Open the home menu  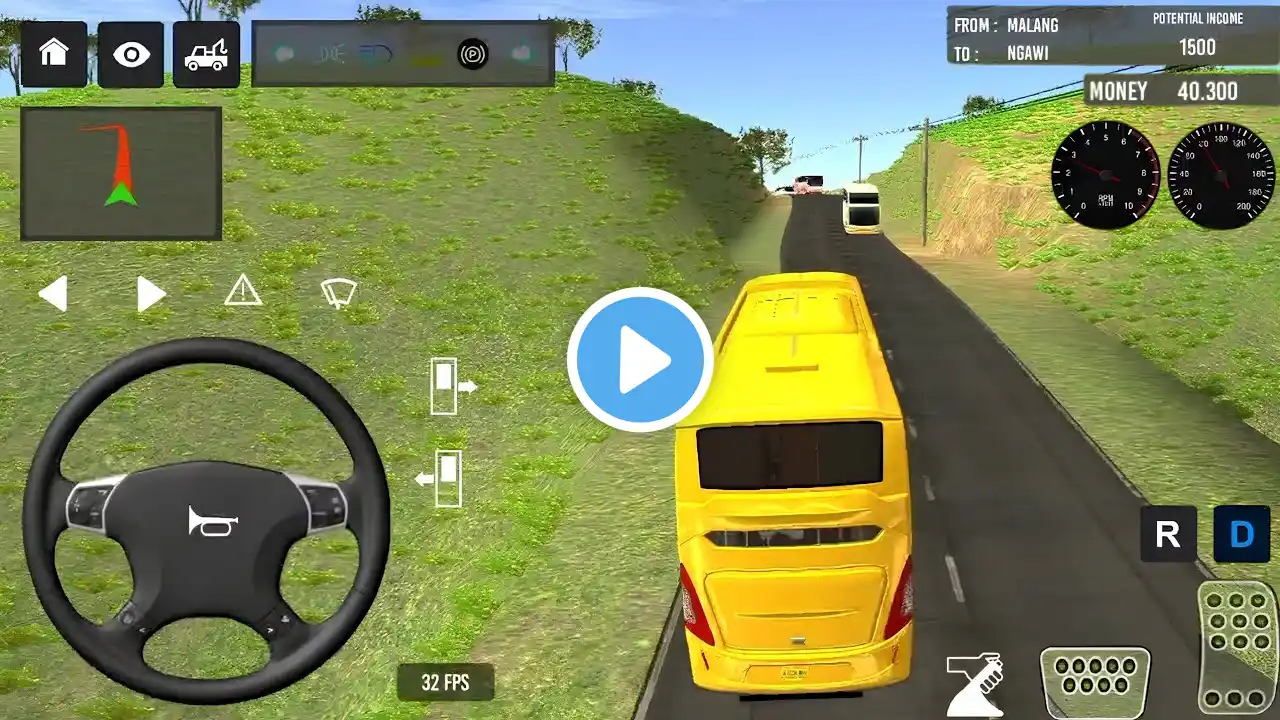(53, 53)
